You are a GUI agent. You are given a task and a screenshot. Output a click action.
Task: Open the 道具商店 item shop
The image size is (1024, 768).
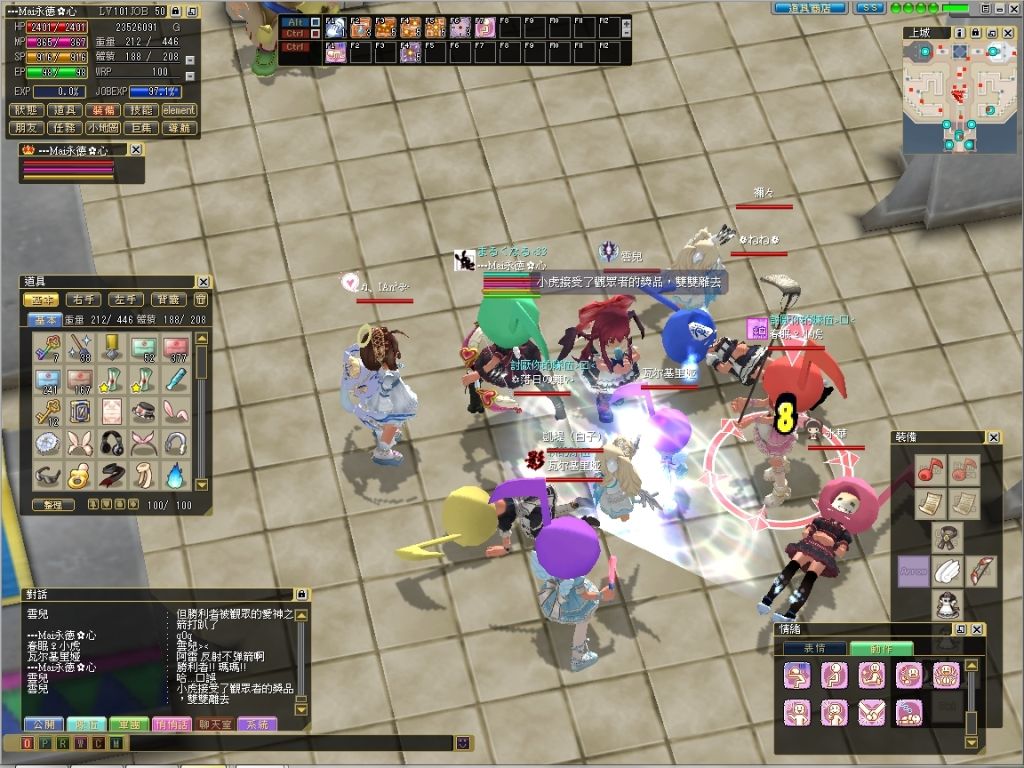pyautogui.click(x=810, y=8)
